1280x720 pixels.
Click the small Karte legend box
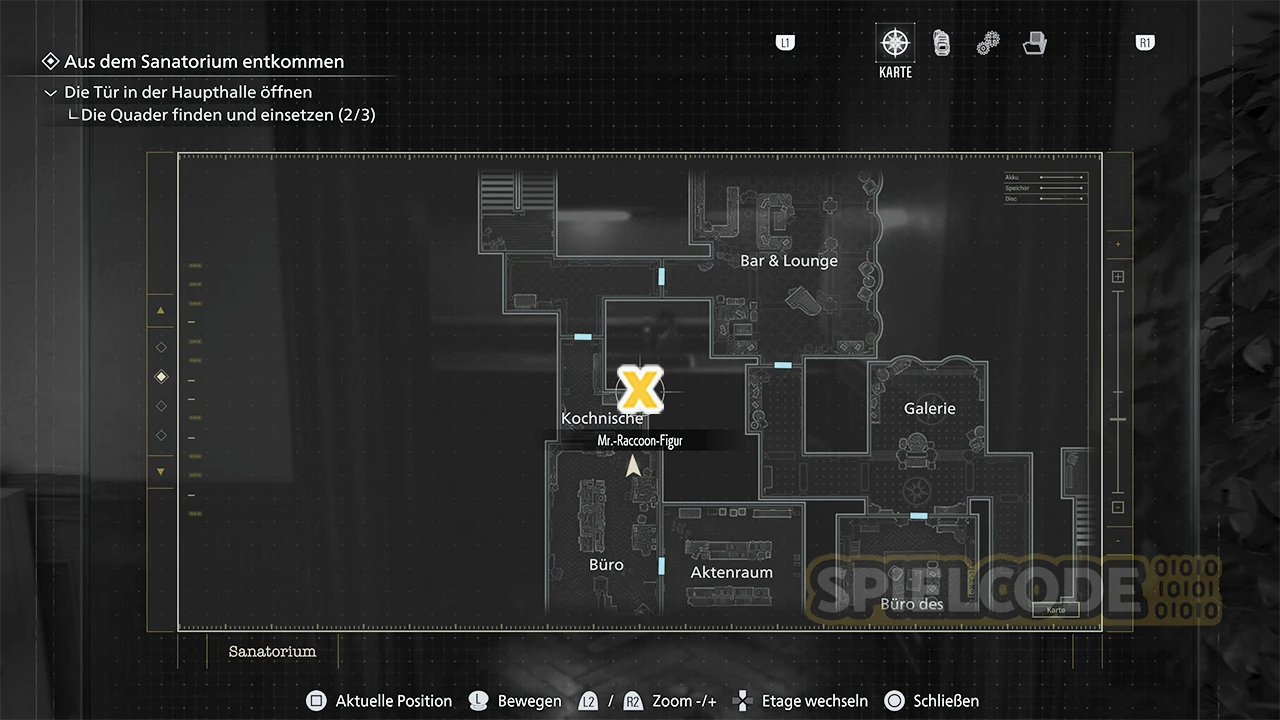[1056, 609]
